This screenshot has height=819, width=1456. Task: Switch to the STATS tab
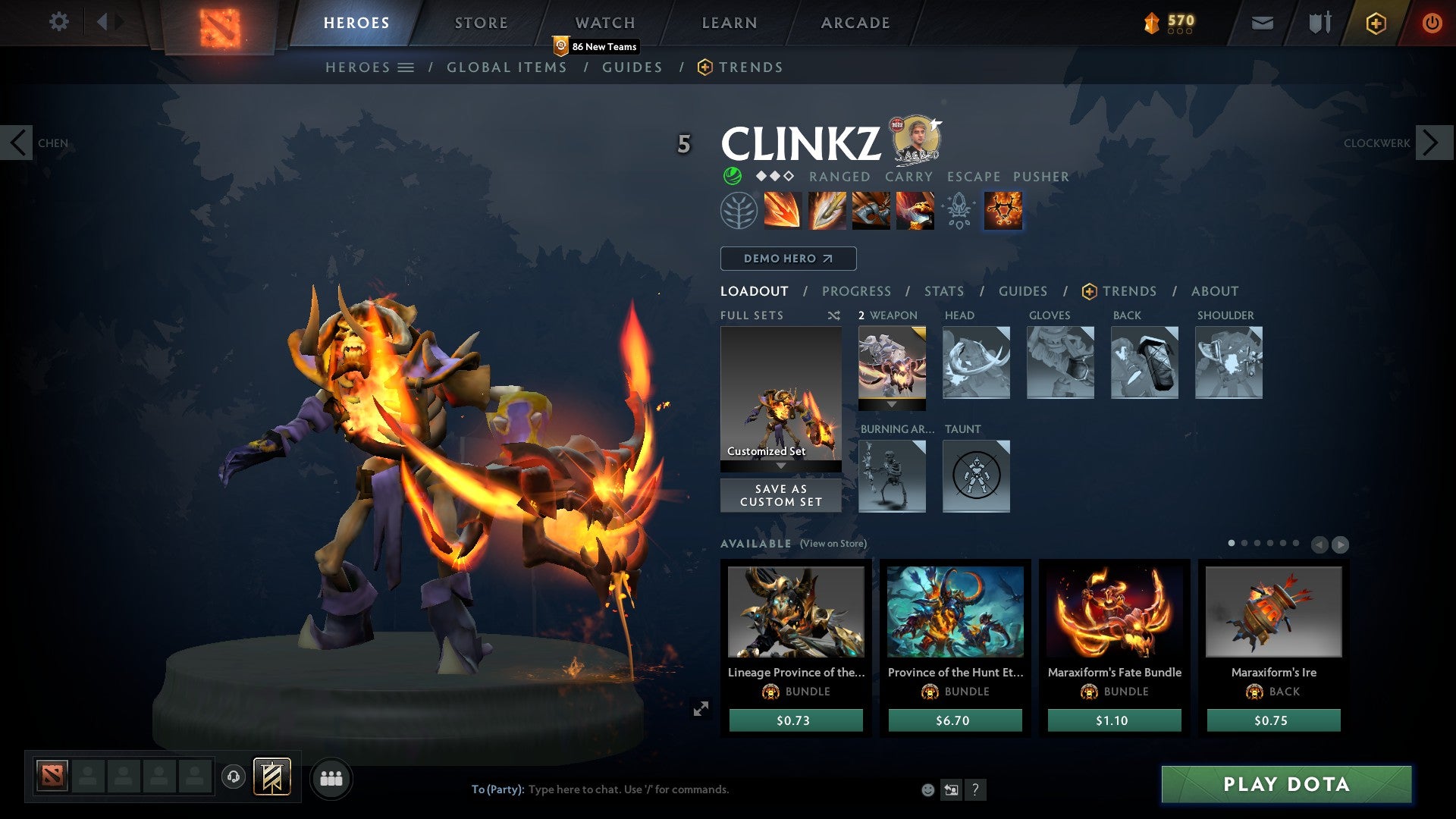coord(944,291)
